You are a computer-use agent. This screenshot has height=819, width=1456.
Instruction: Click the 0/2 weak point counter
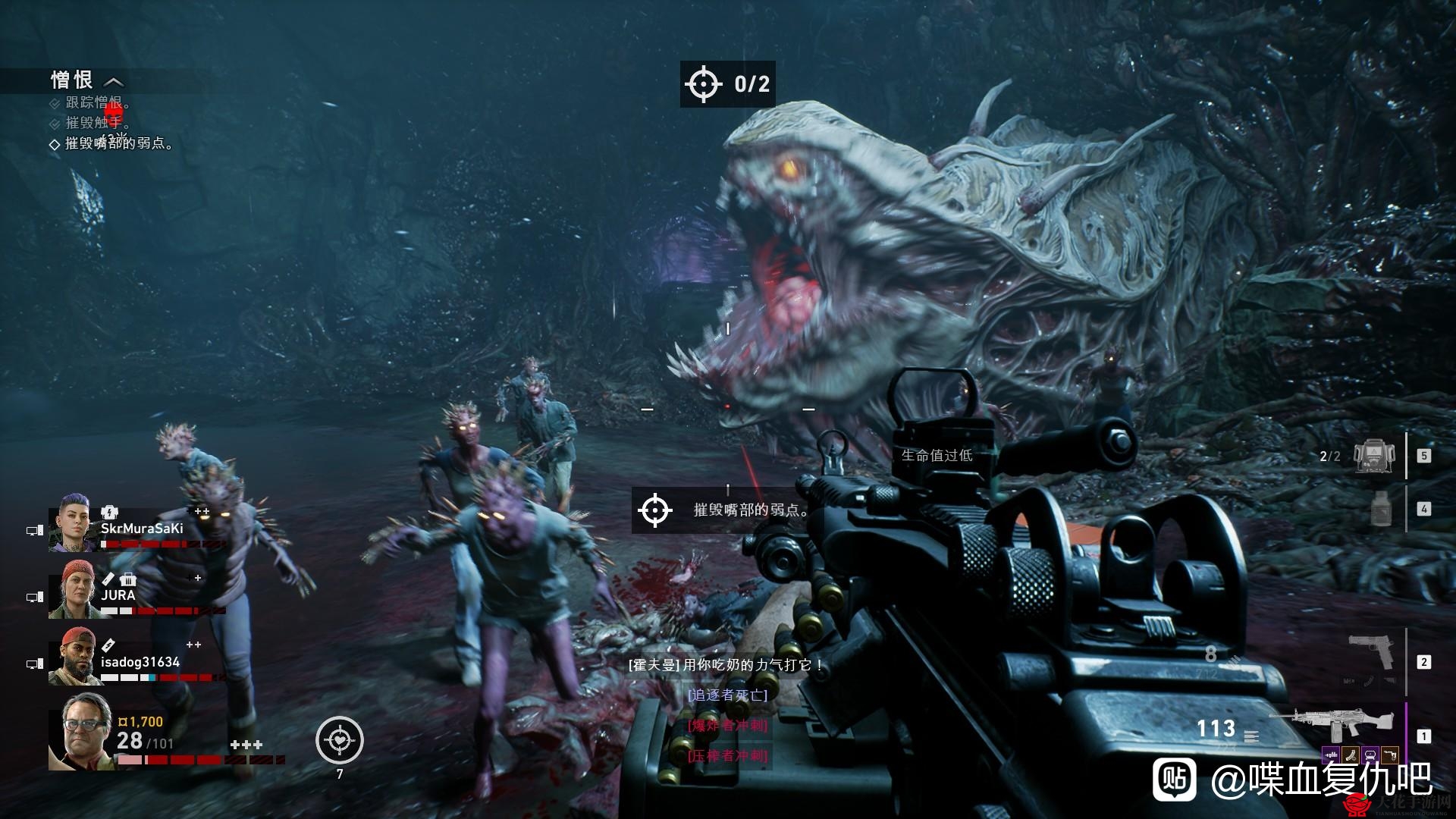click(x=727, y=83)
